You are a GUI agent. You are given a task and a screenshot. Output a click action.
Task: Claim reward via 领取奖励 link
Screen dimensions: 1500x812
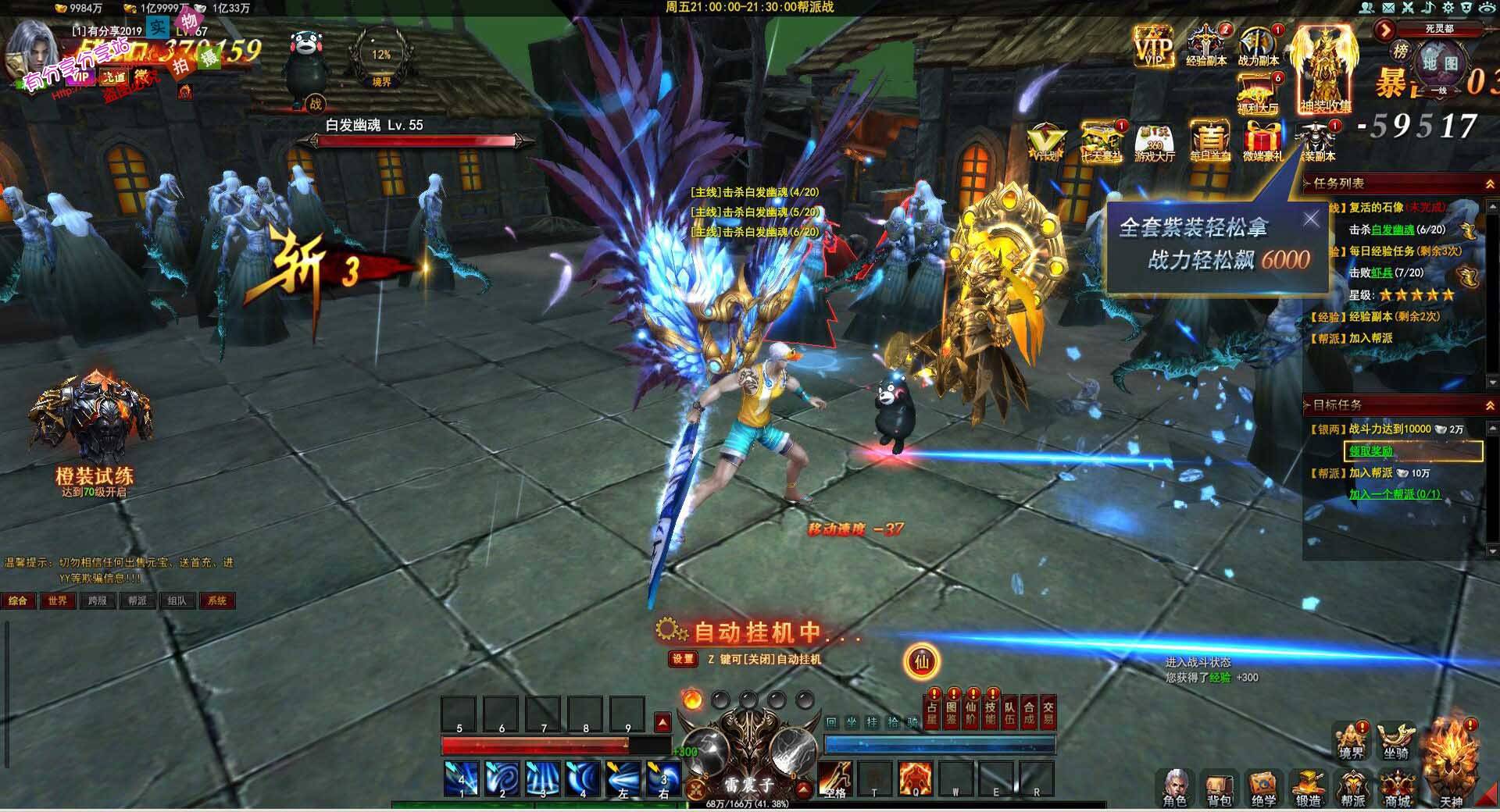click(1371, 451)
